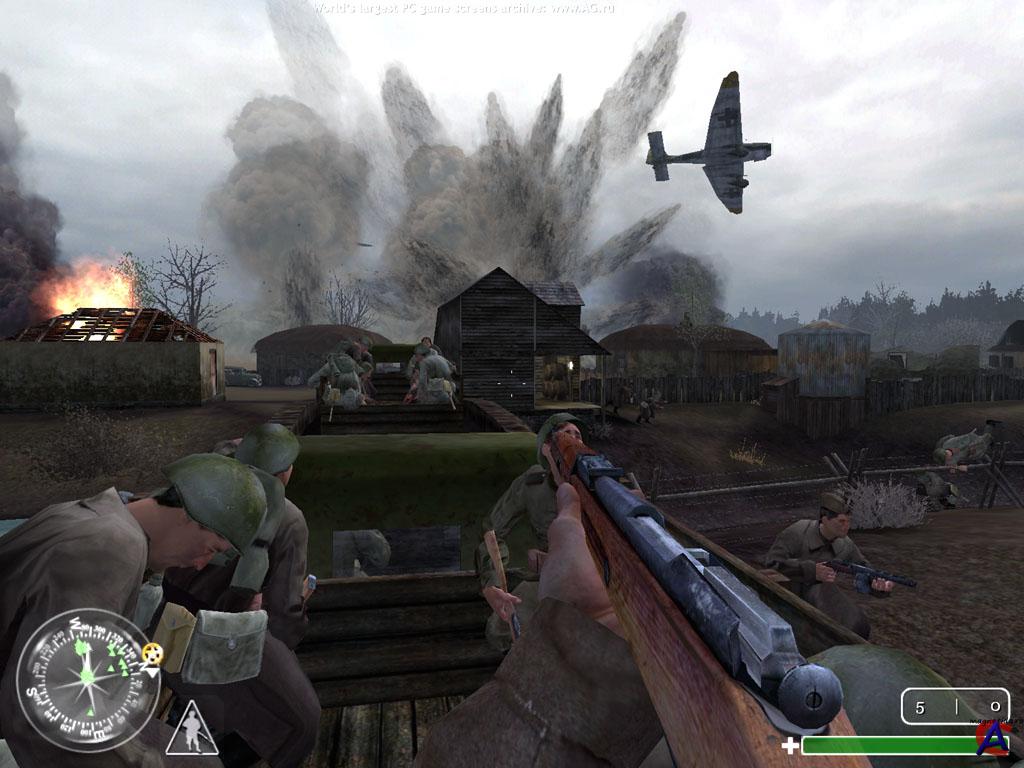
Task: Click the compass in the HUD
Action: [x=88, y=677]
